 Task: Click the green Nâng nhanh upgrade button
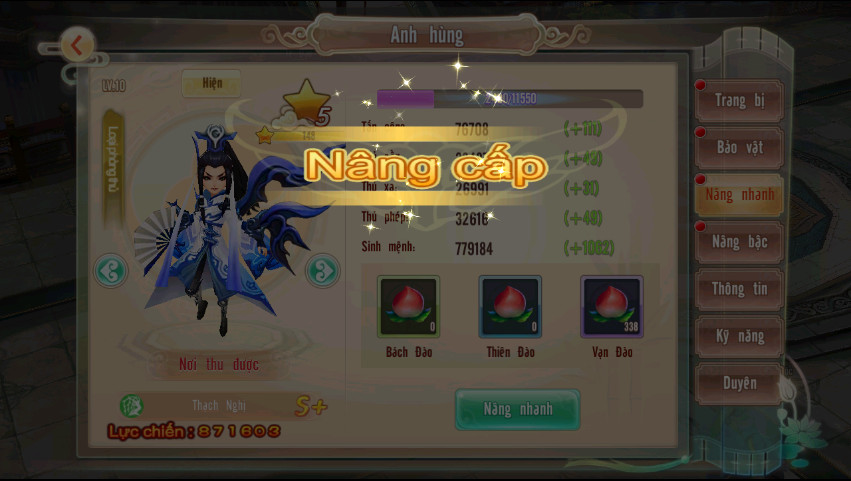point(517,409)
